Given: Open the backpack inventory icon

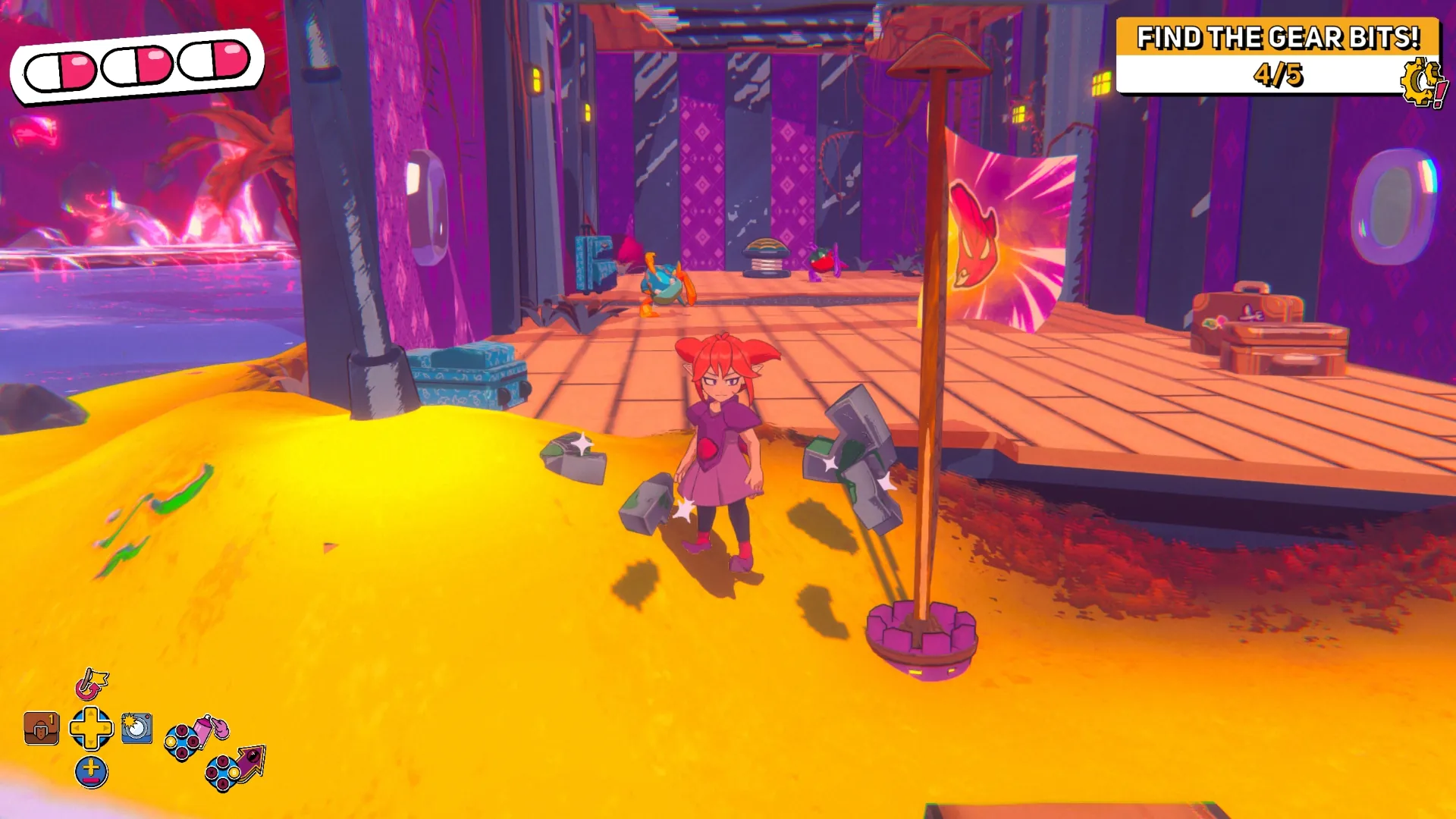Looking at the screenshot, I should point(40,729).
